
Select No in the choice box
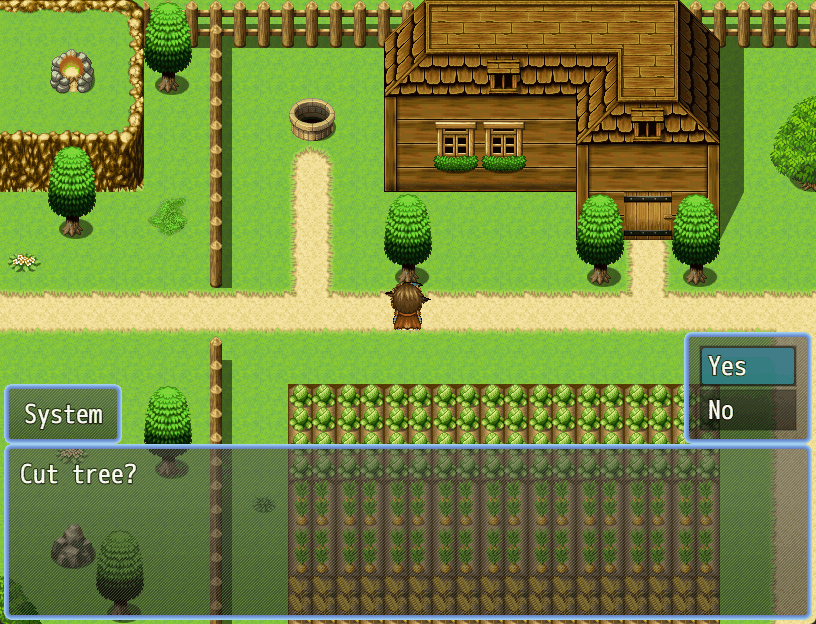pos(747,410)
